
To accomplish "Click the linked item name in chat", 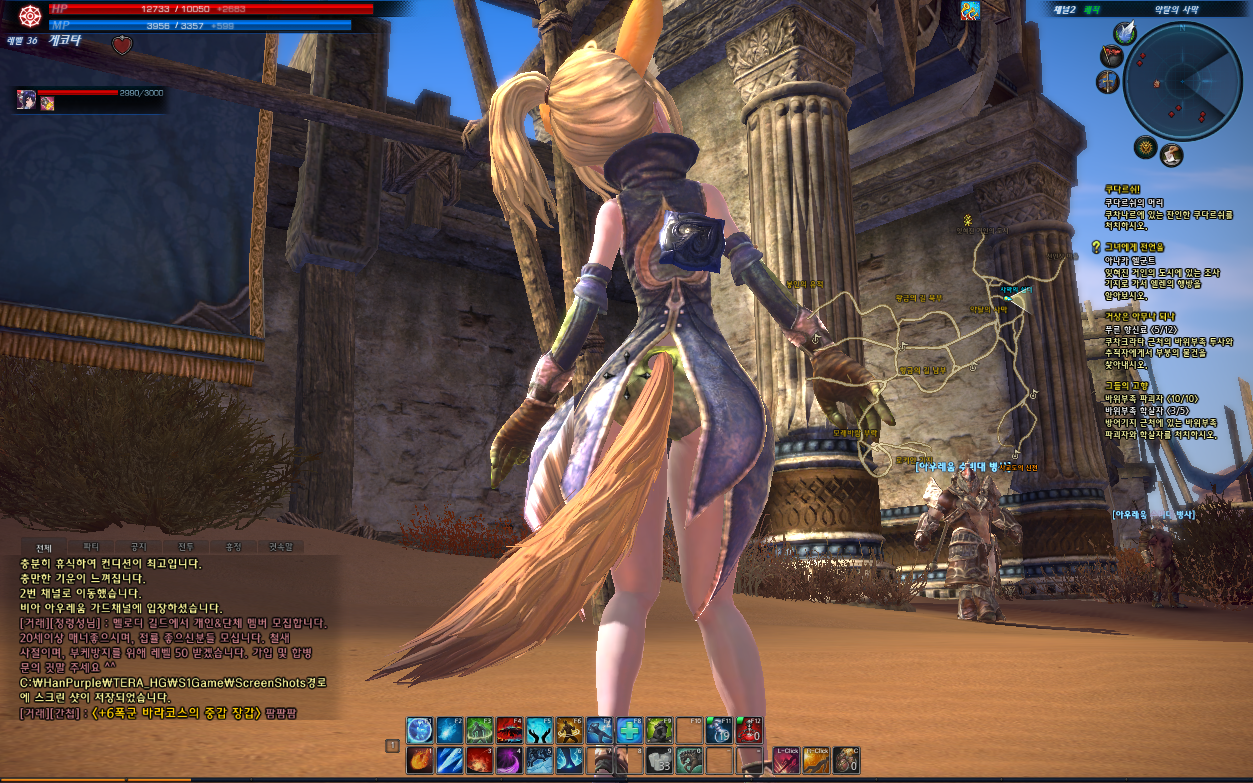I will [x=175, y=712].
